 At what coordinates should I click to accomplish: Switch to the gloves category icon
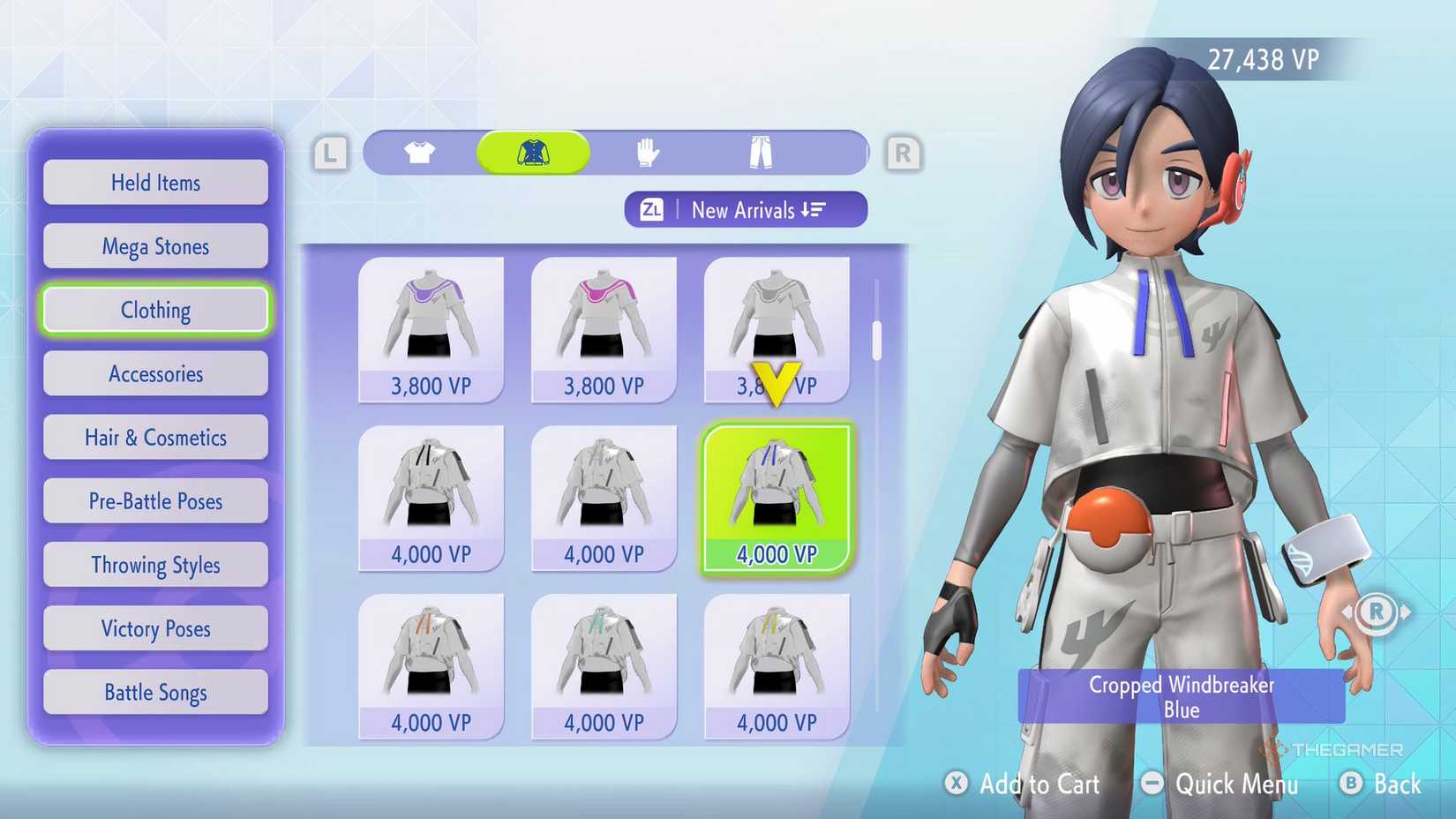pyautogui.click(x=647, y=151)
